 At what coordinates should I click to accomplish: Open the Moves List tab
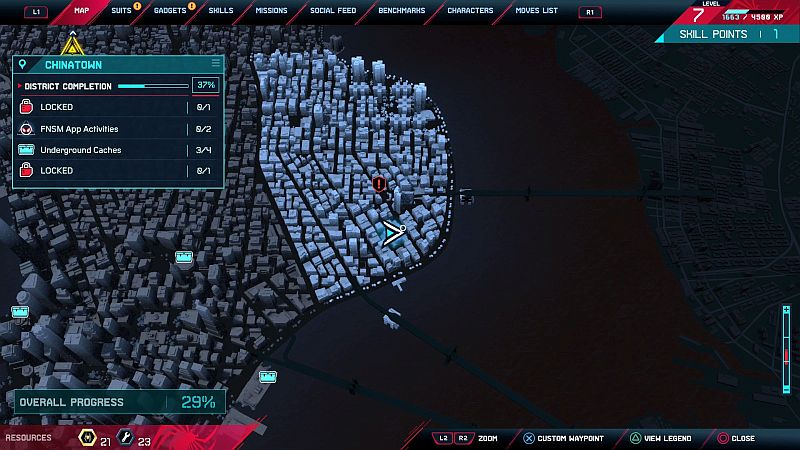point(536,11)
